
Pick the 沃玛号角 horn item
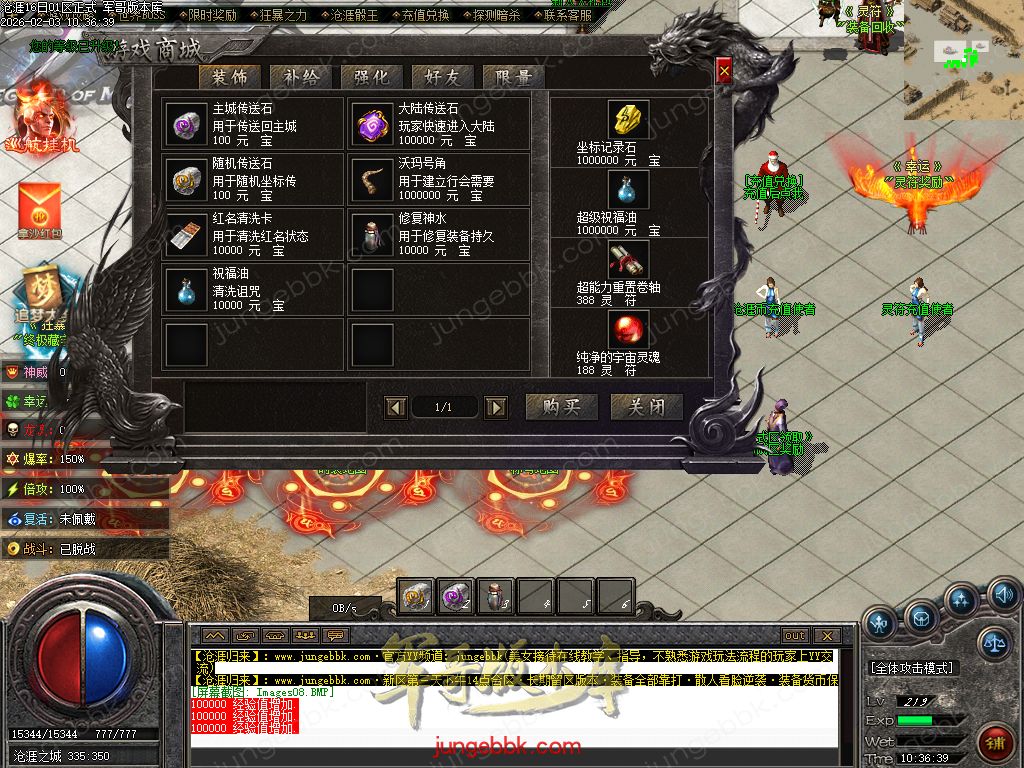372,180
